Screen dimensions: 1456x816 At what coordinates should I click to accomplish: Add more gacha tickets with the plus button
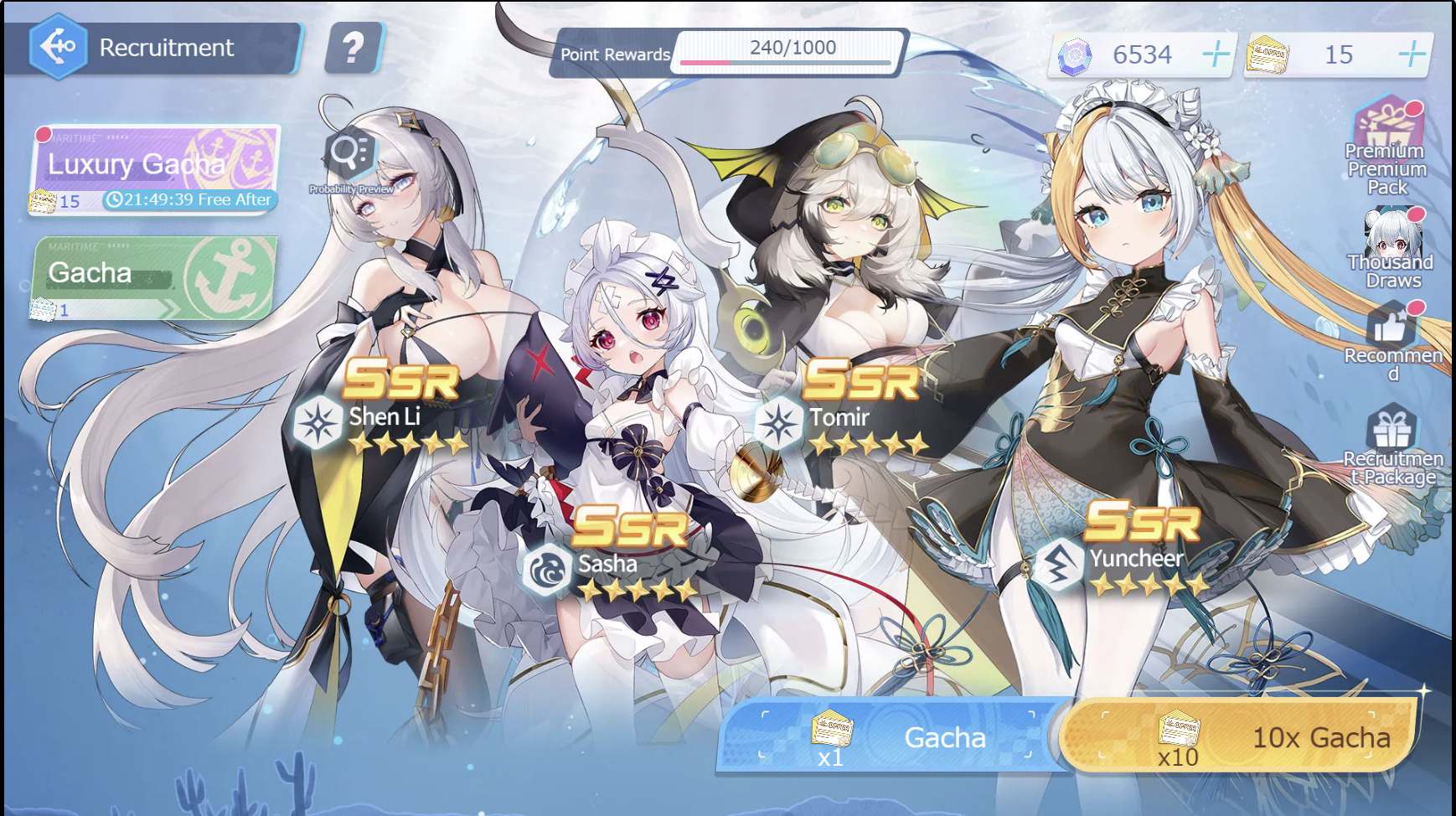click(x=1412, y=54)
